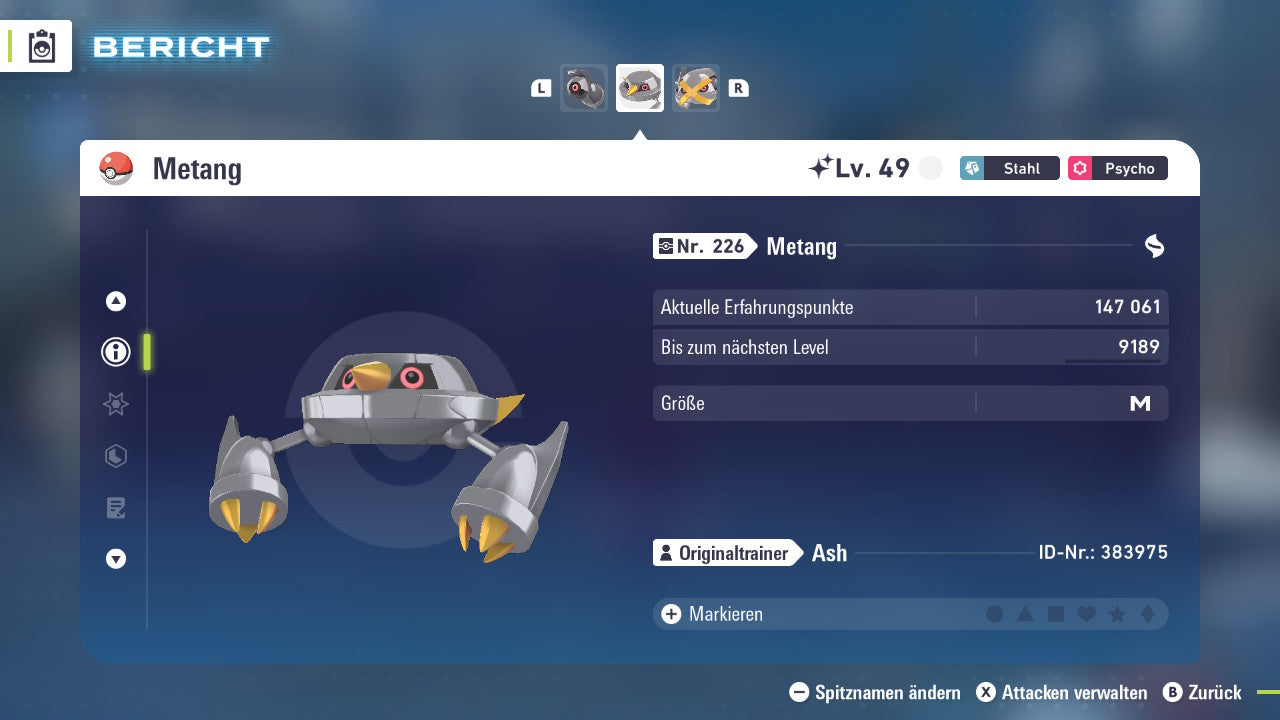Click the down arrow in the left sidebar
1280x720 pixels.
click(x=115, y=559)
